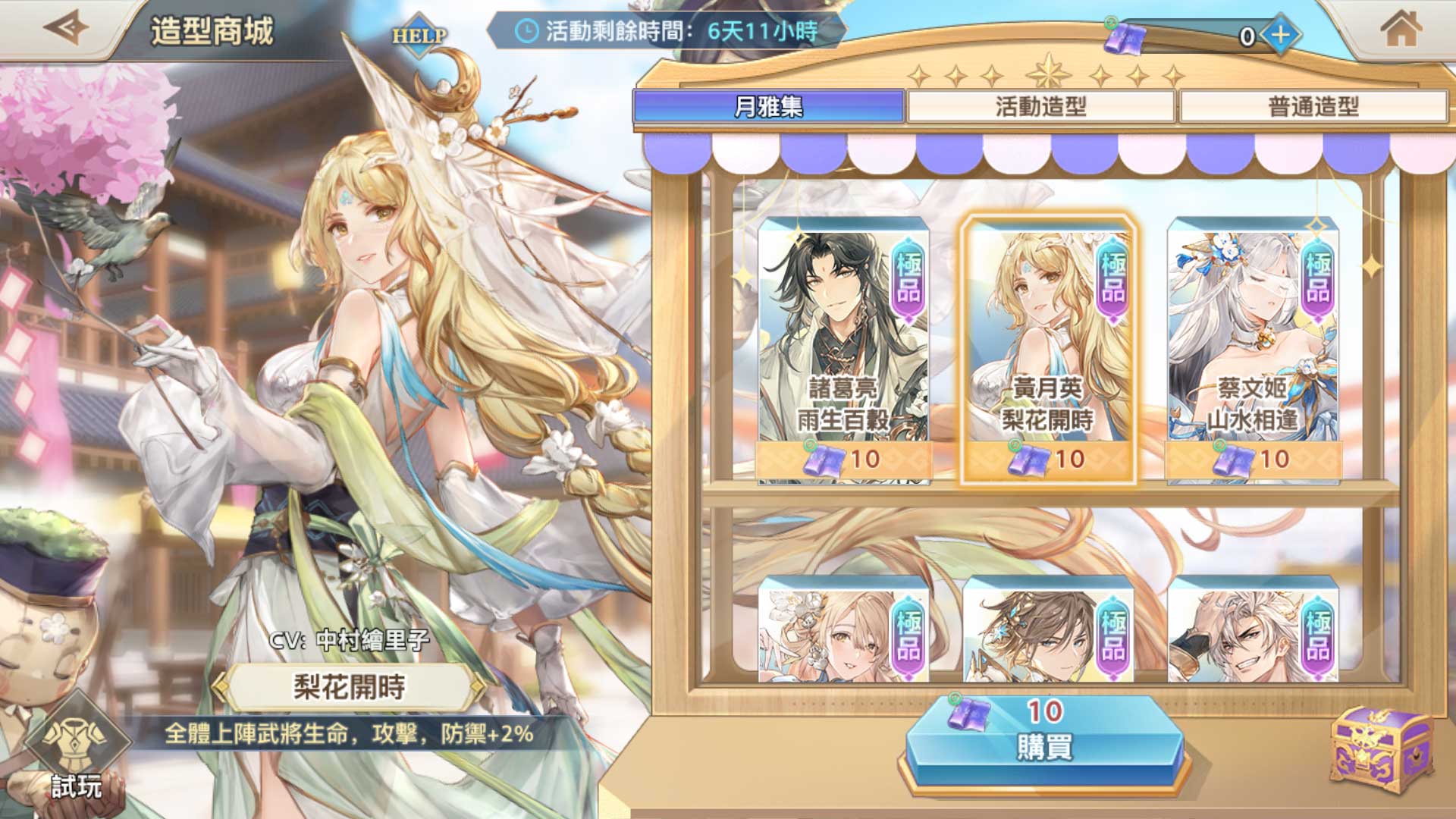Choose the 黃月英 梨花開時 skin card
Screen dimensions: 1456x819
pyautogui.click(x=1048, y=349)
